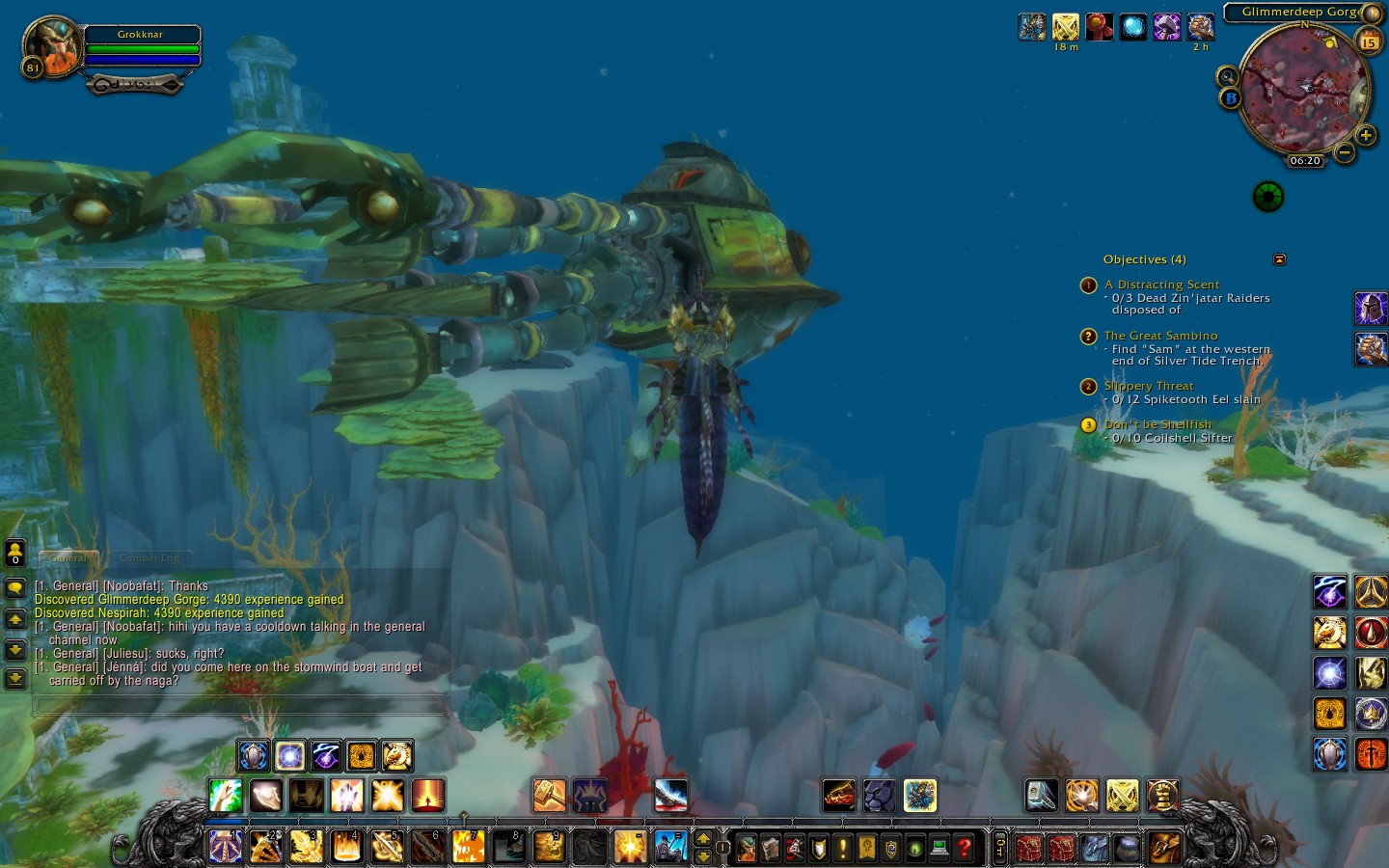
Task: Open the chat speech bubble menu
Action: pyautogui.click(x=15, y=587)
